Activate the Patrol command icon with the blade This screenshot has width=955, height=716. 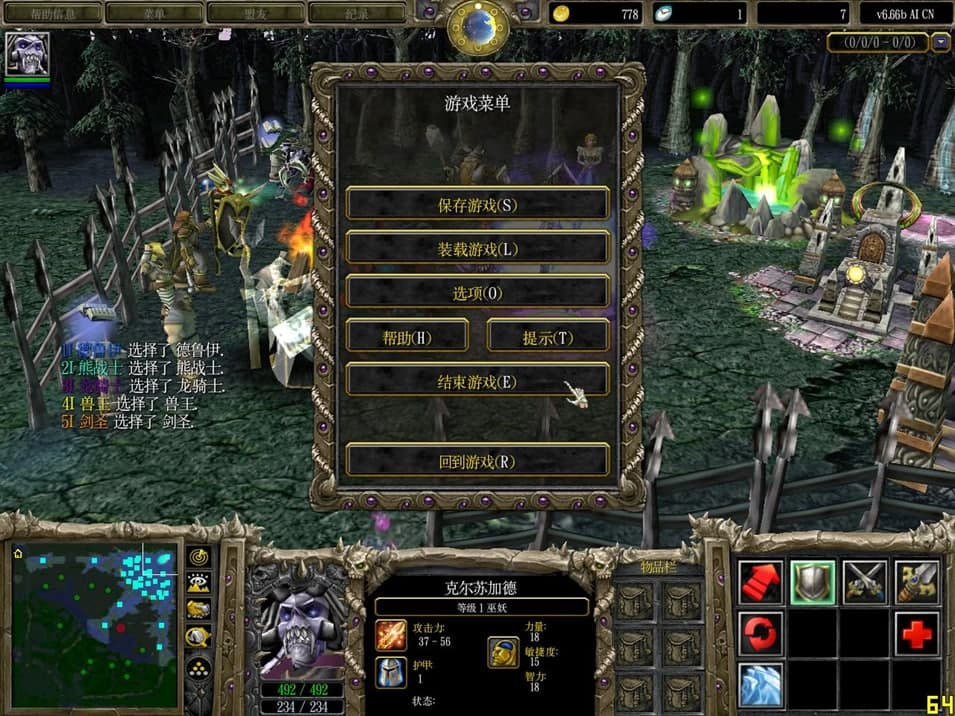point(916,582)
